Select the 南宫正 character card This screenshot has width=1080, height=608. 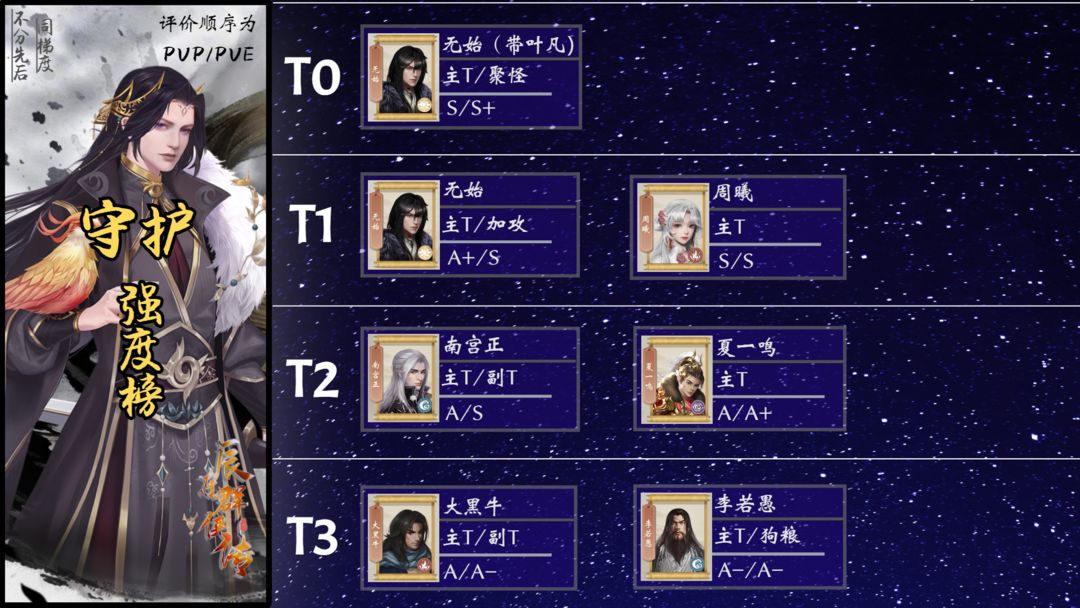click(471, 378)
